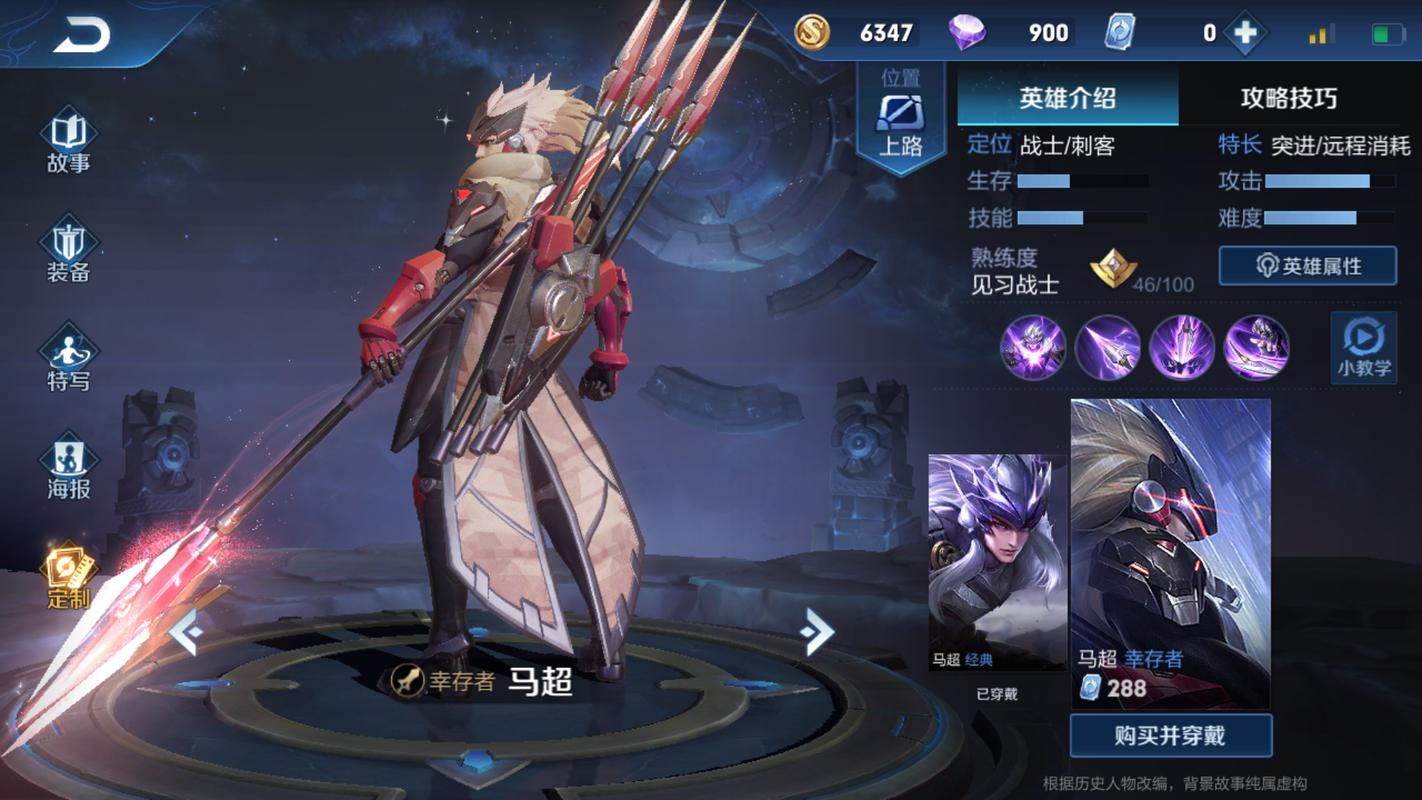Open the 上路 lane position badge
This screenshot has width=1422, height=800.
click(900, 119)
